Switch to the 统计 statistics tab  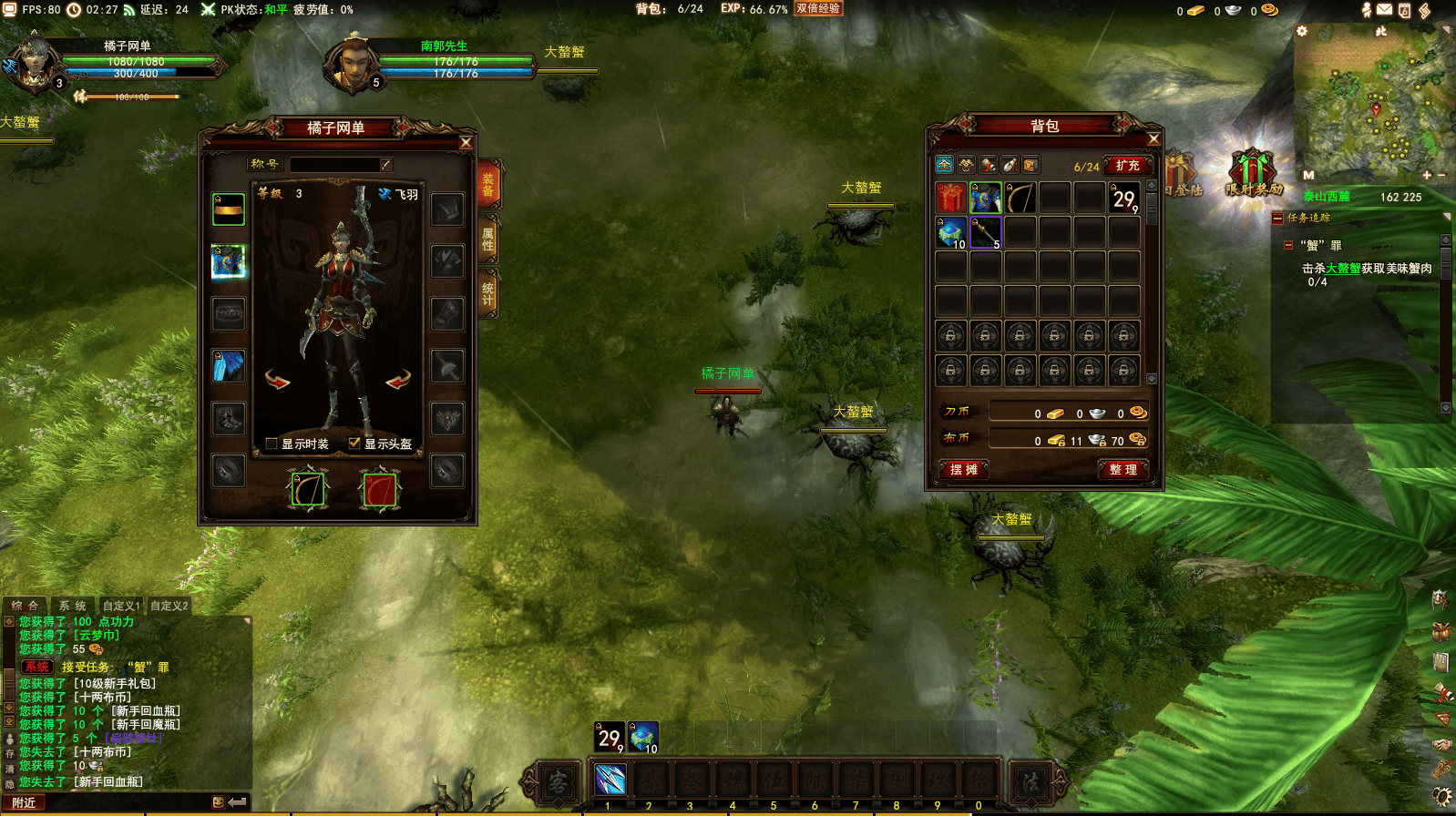(x=488, y=293)
